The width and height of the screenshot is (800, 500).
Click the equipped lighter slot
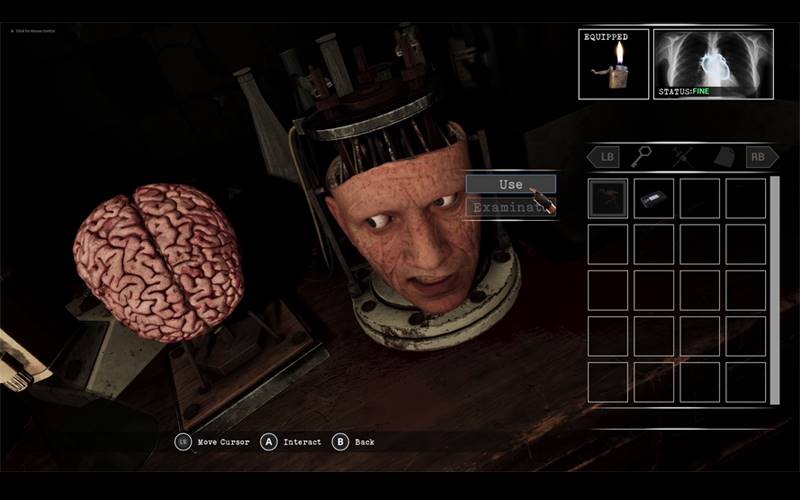point(613,65)
